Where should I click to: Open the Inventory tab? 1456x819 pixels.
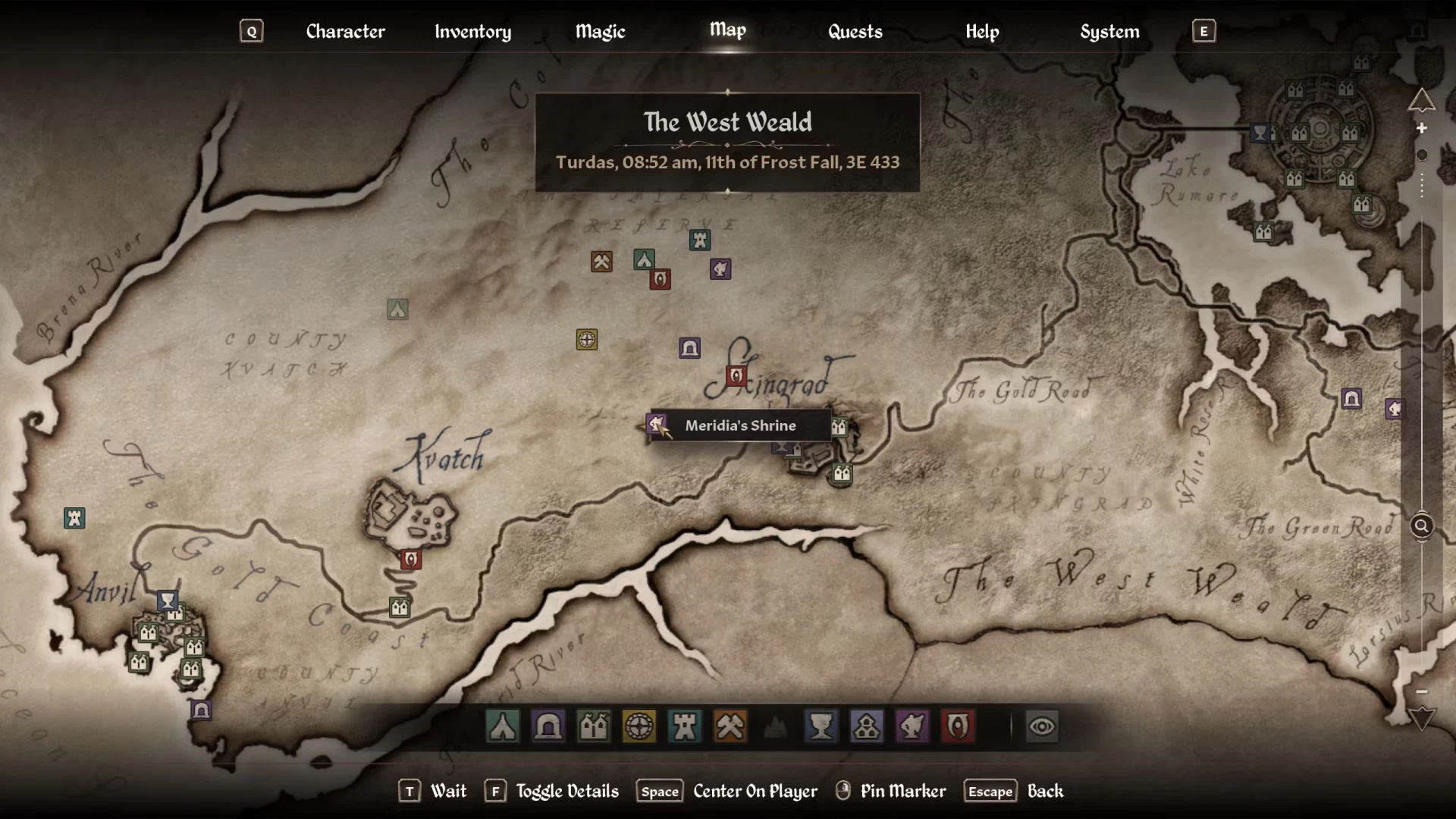[472, 31]
